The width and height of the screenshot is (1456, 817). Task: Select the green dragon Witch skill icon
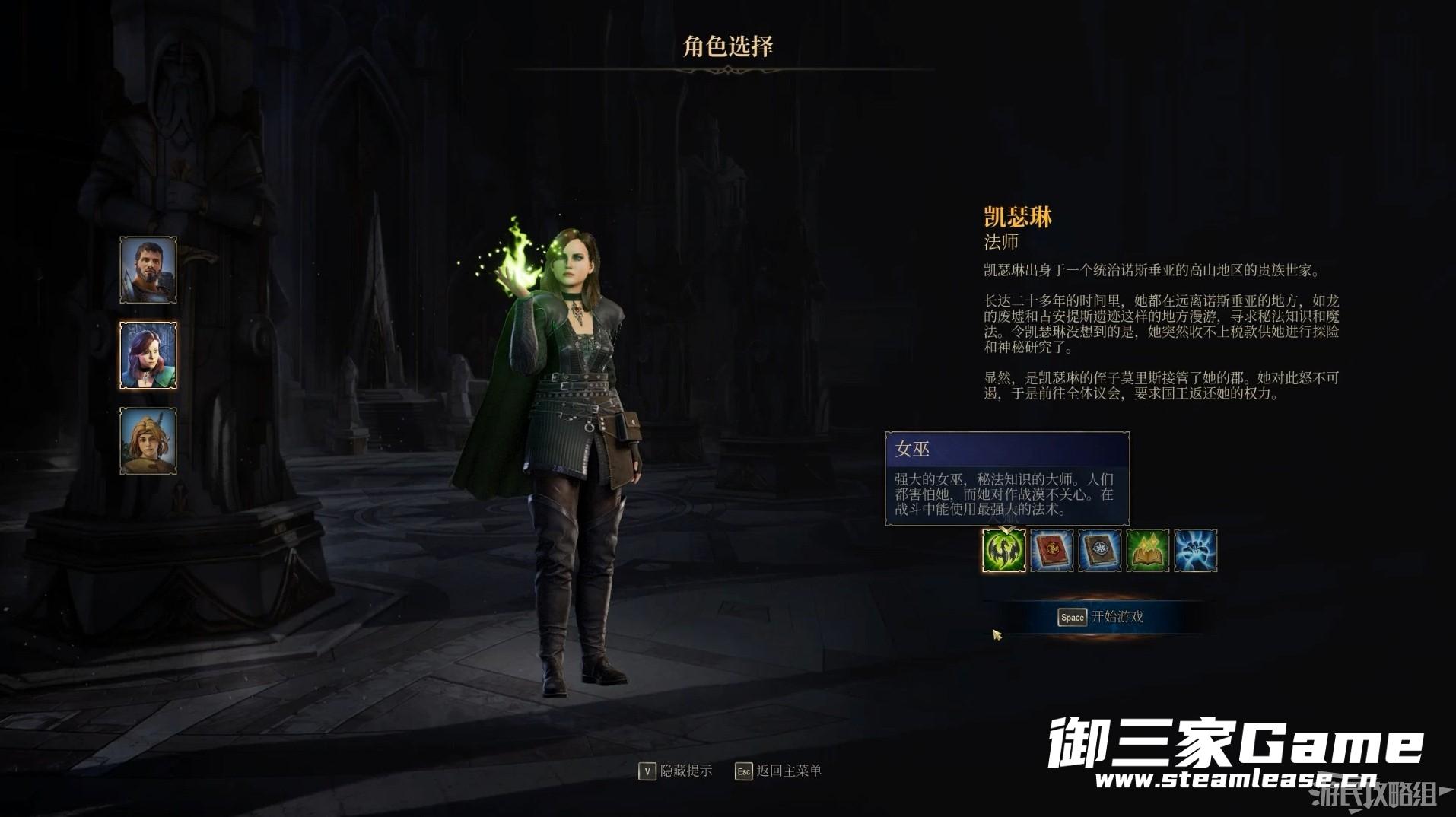click(1004, 551)
